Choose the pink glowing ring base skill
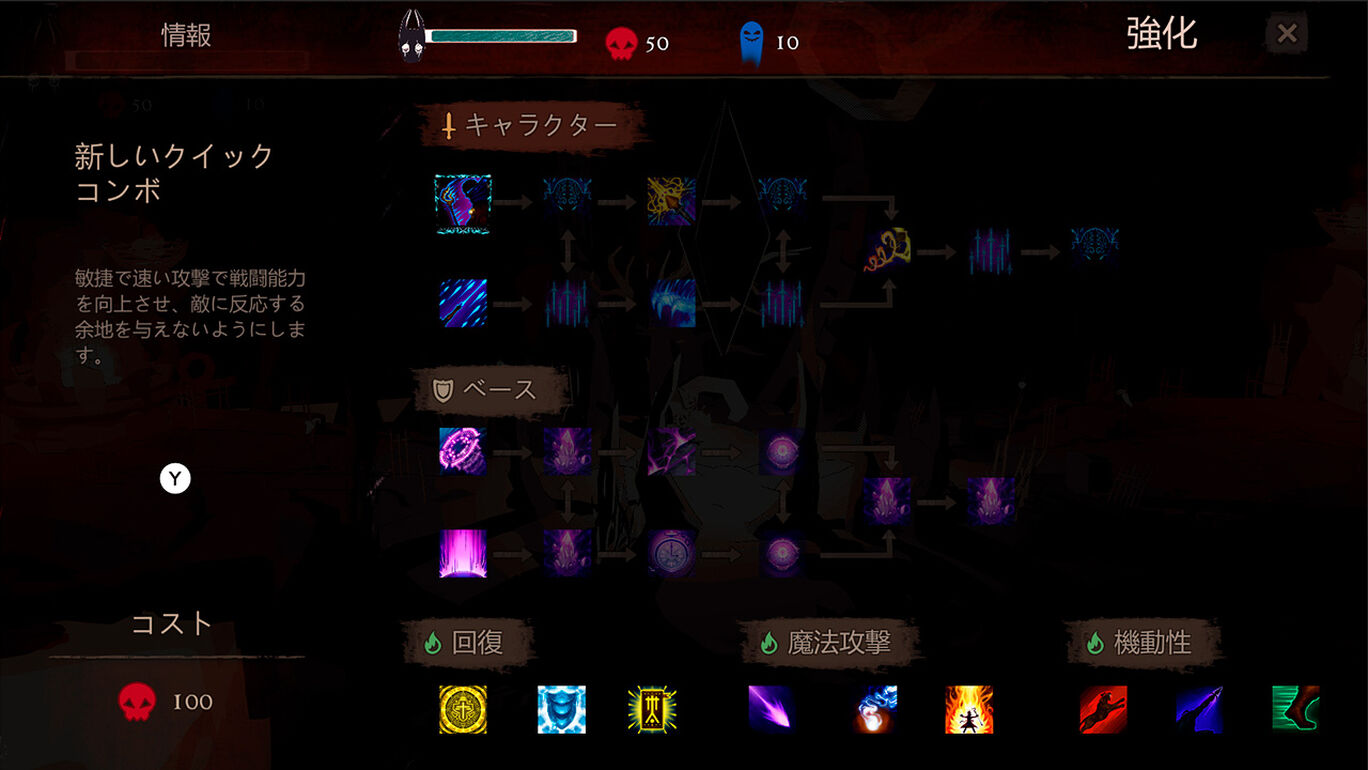1368x770 pixels. 463,451
